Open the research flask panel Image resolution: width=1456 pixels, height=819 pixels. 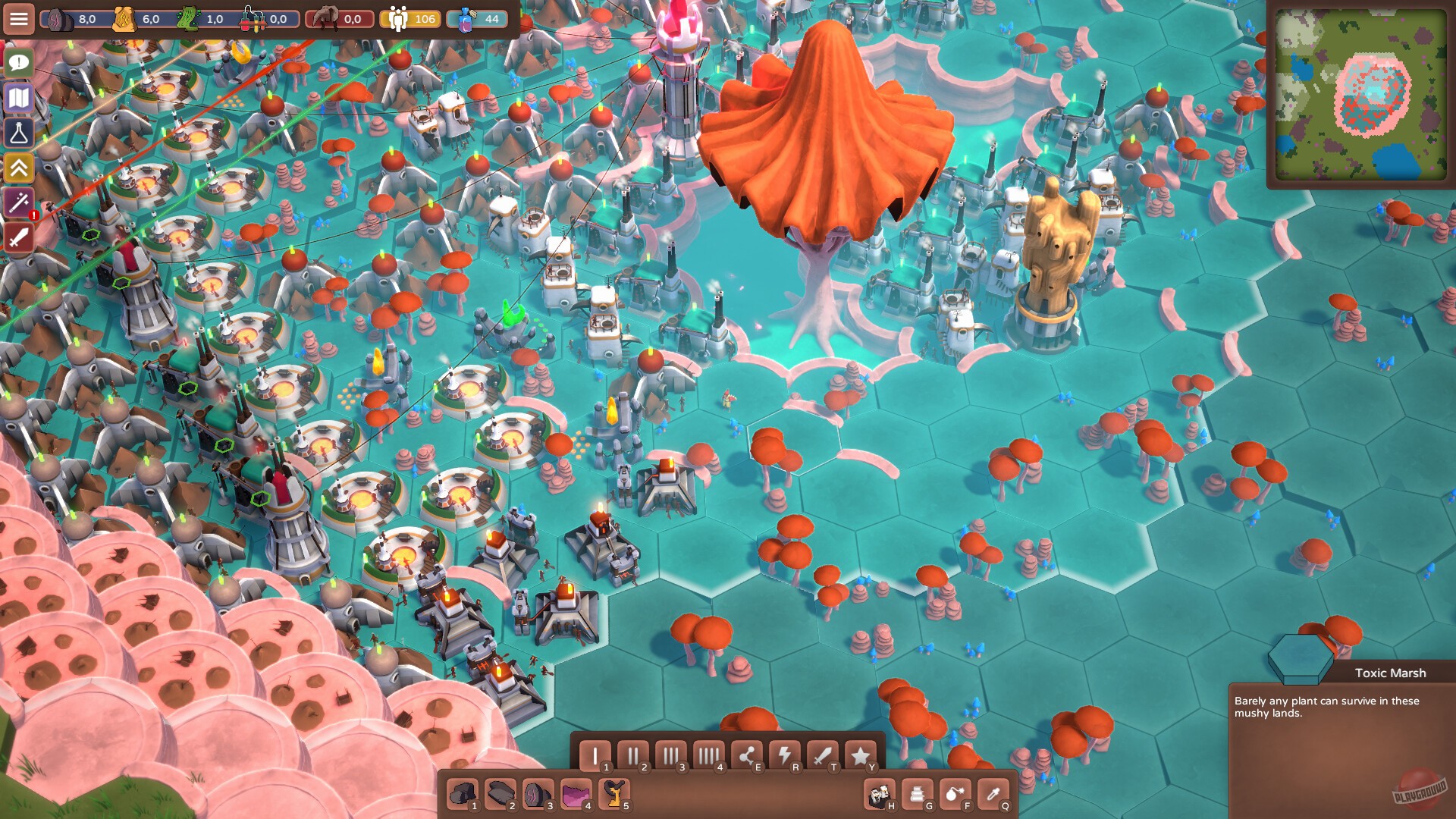point(19,133)
